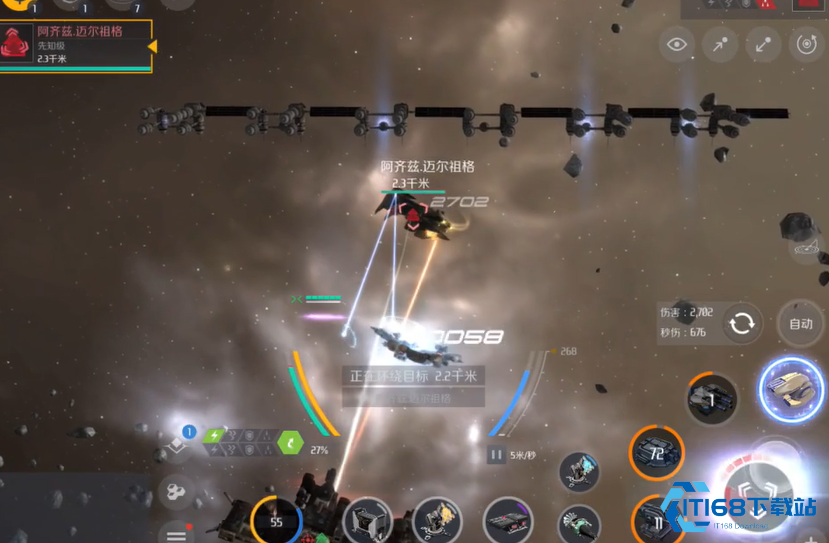The height and width of the screenshot is (543, 829).
Task: Open the three-line menu with red dot
Action: coord(177,530)
